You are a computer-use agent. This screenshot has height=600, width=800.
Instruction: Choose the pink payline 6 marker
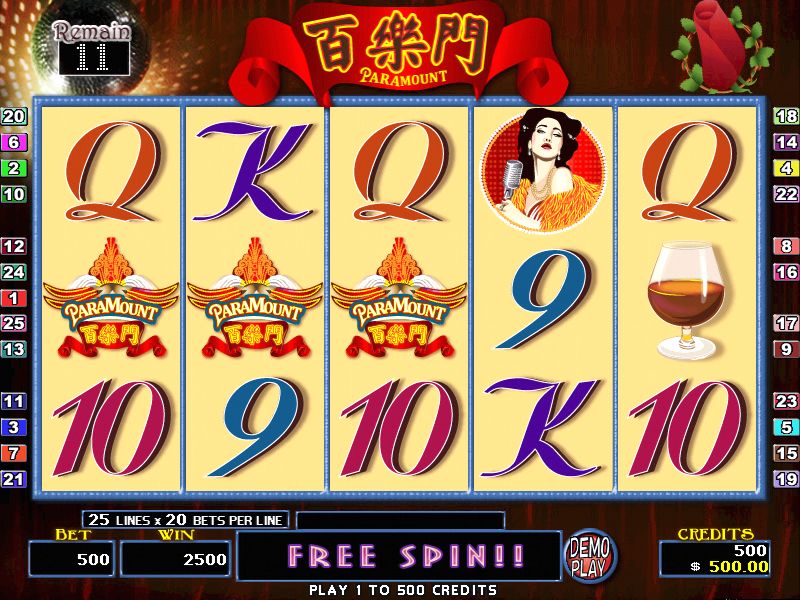[x=14, y=142]
